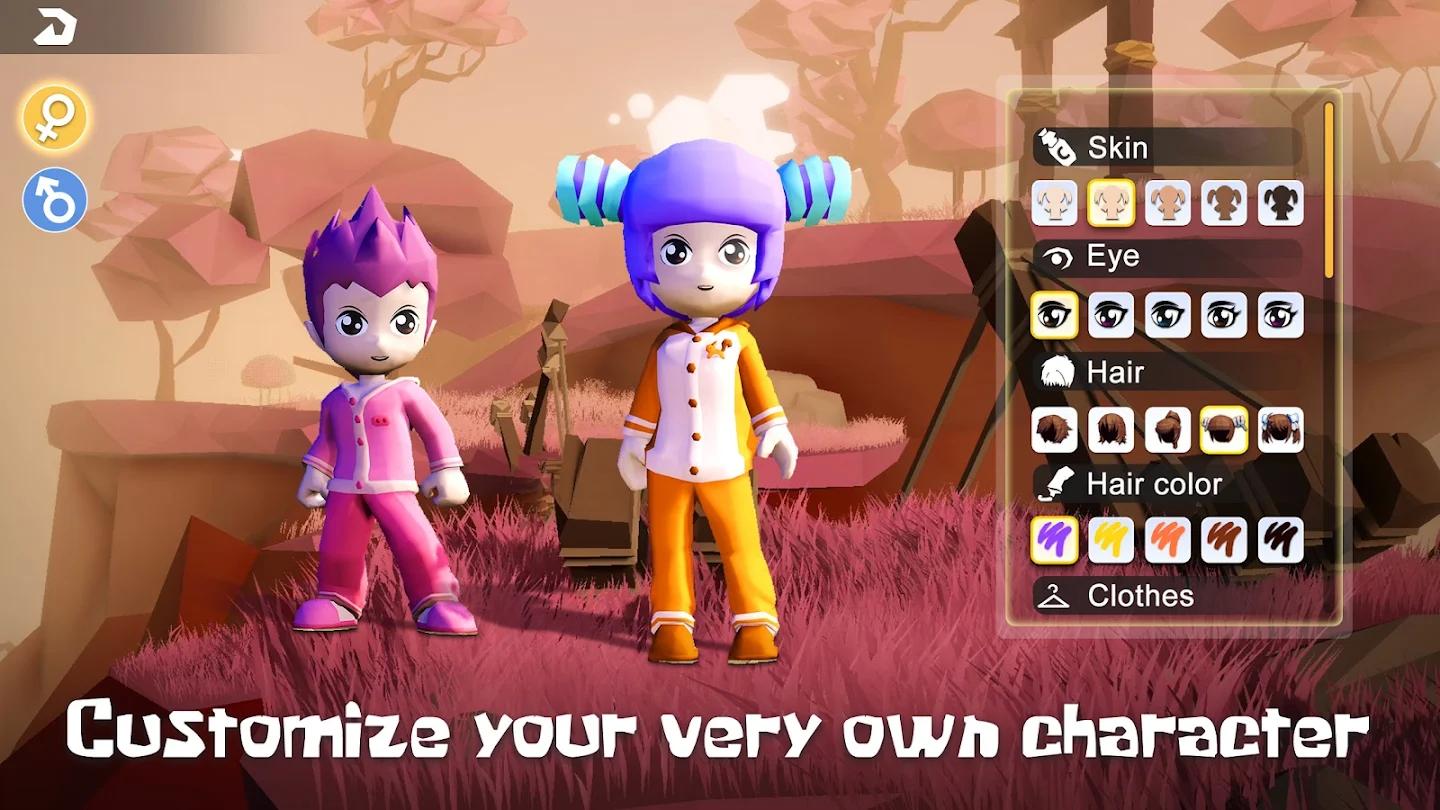Collapse the Hair section

(x=1115, y=372)
